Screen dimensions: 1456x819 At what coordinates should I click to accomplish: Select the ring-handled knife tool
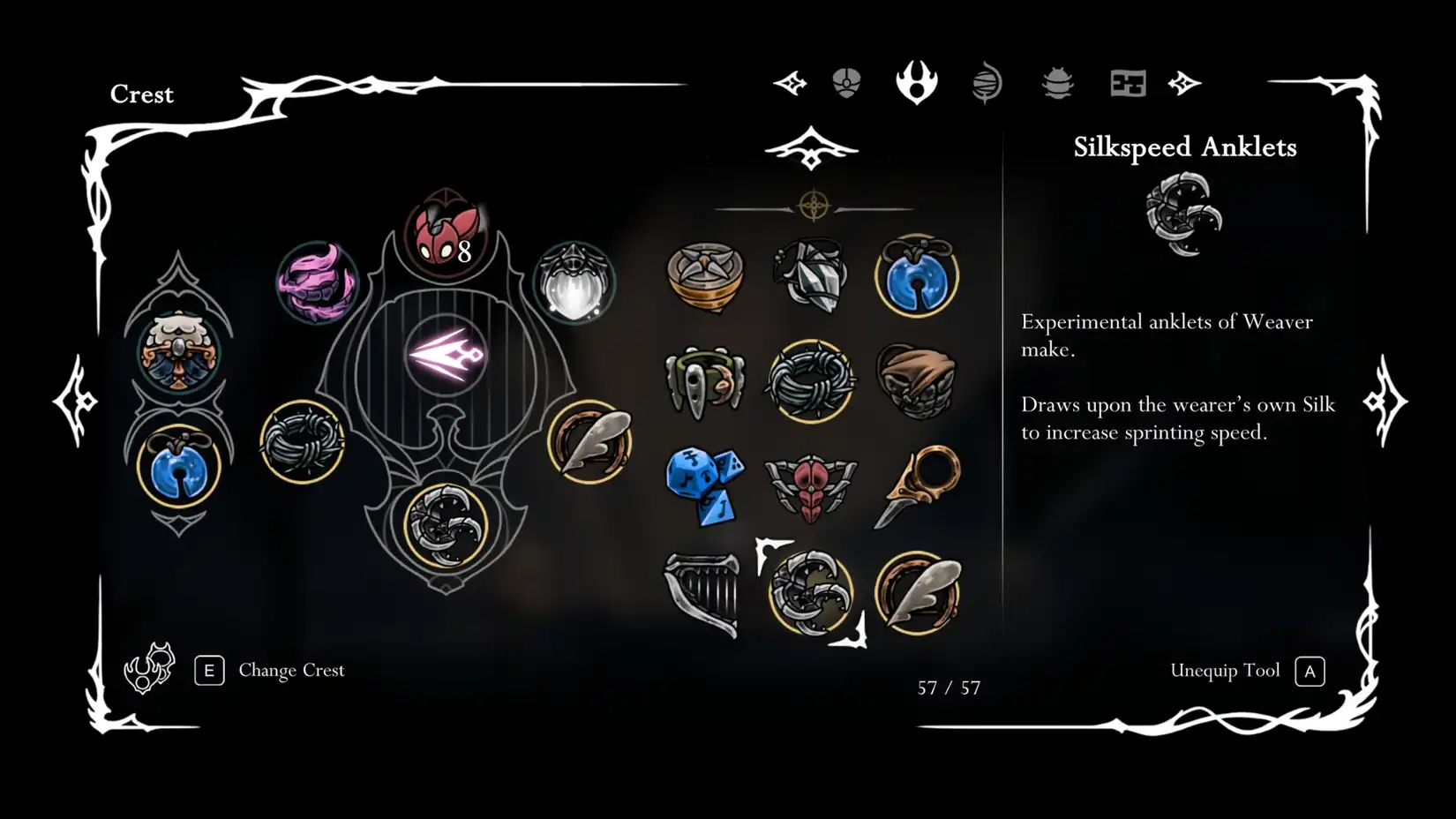pos(919,485)
